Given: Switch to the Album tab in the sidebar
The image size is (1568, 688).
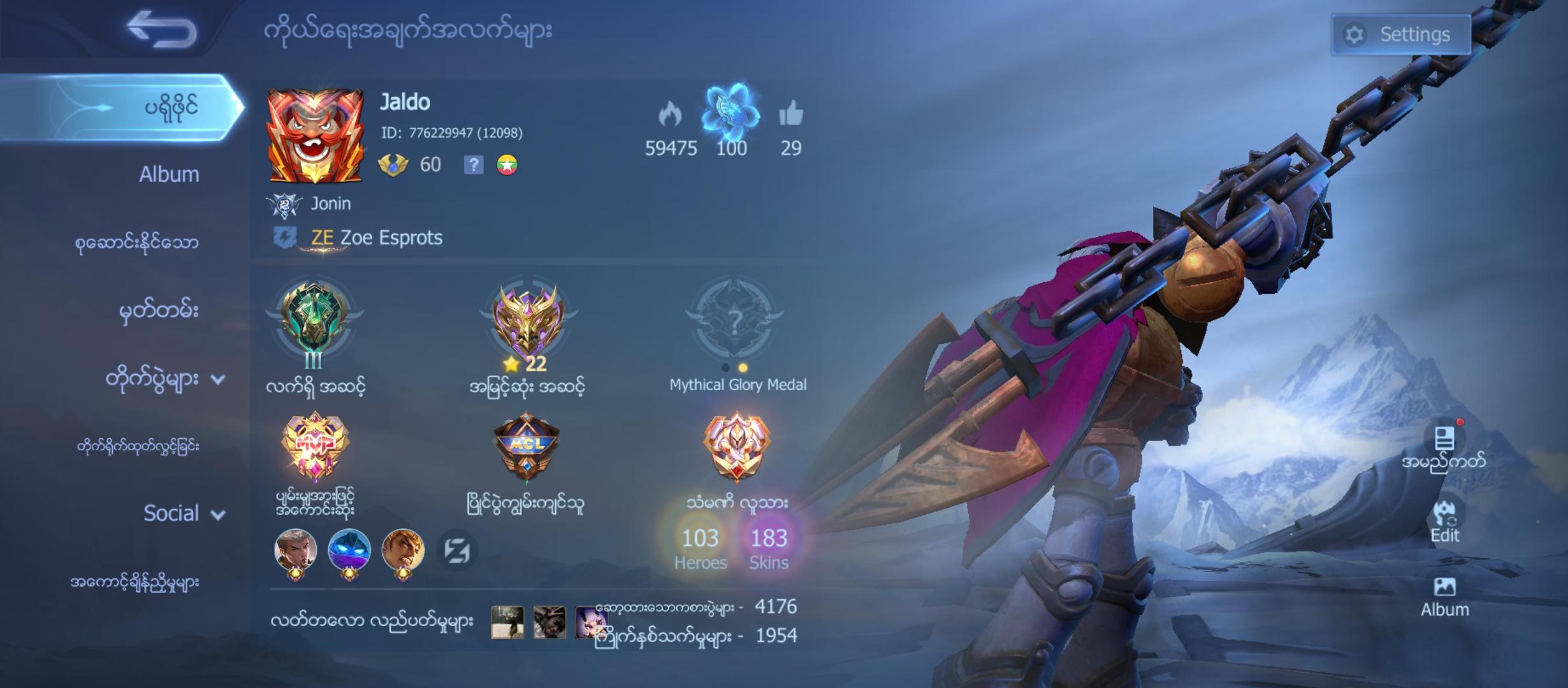Looking at the screenshot, I should coord(168,173).
